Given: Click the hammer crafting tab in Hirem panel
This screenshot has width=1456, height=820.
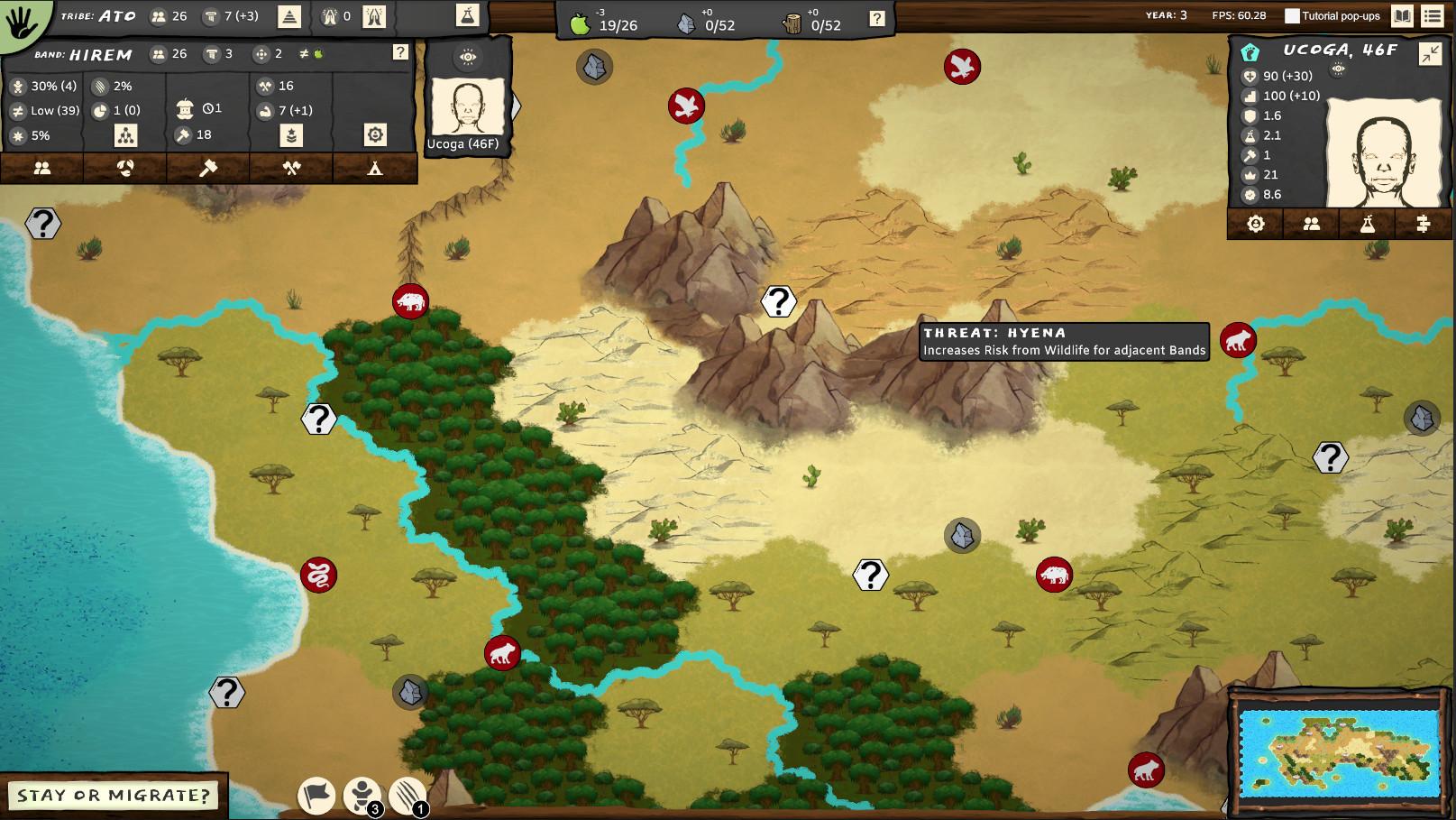Looking at the screenshot, I should [209, 168].
